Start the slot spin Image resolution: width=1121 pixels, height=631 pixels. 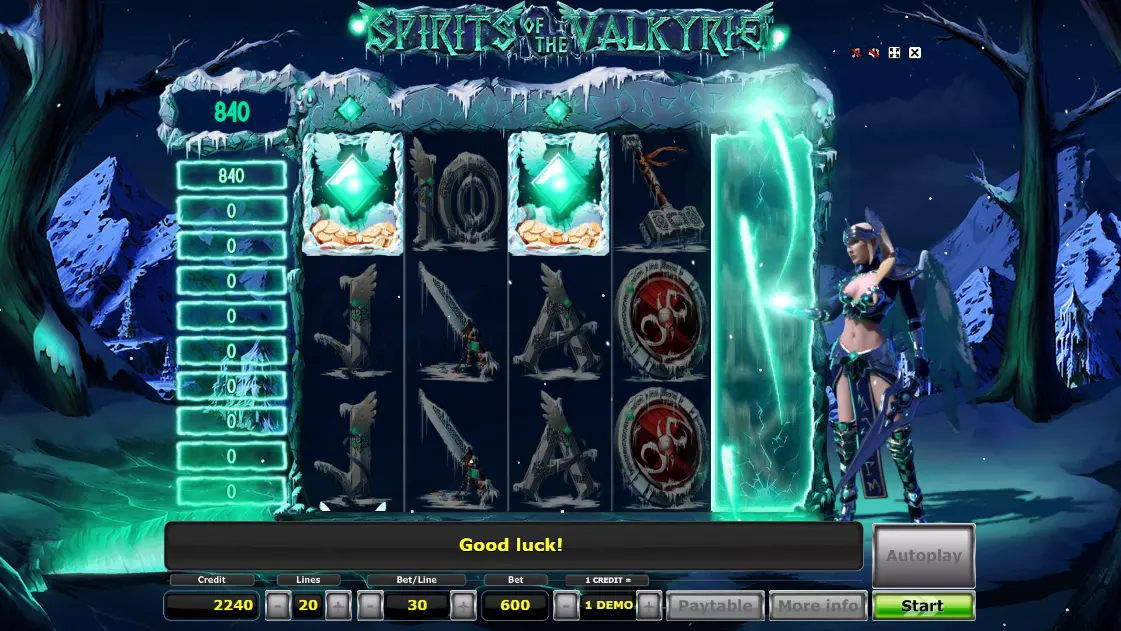pyautogui.click(x=923, y=606)
